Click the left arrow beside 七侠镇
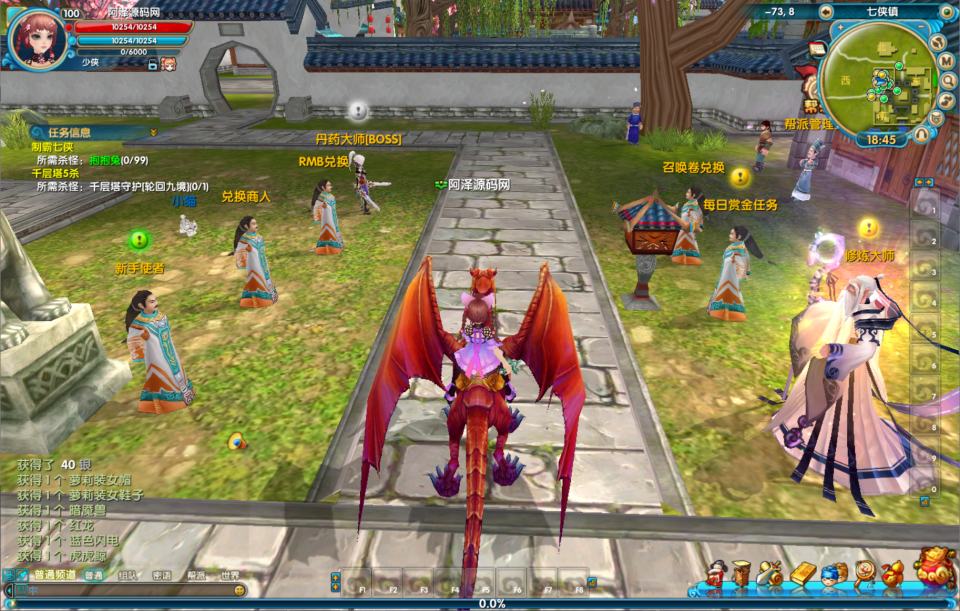960x611 pixels. click(825, 12)
